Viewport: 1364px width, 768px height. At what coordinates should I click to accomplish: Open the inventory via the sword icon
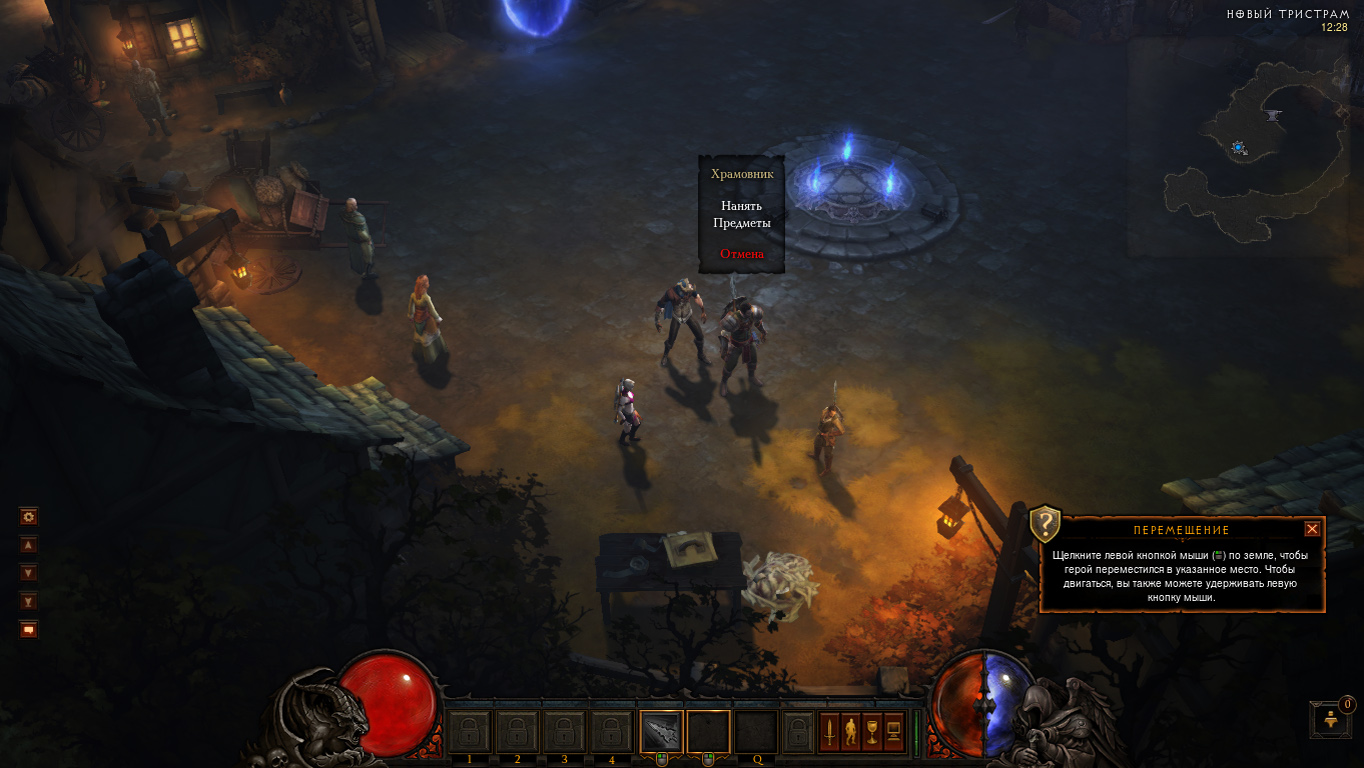click(829, 732)
